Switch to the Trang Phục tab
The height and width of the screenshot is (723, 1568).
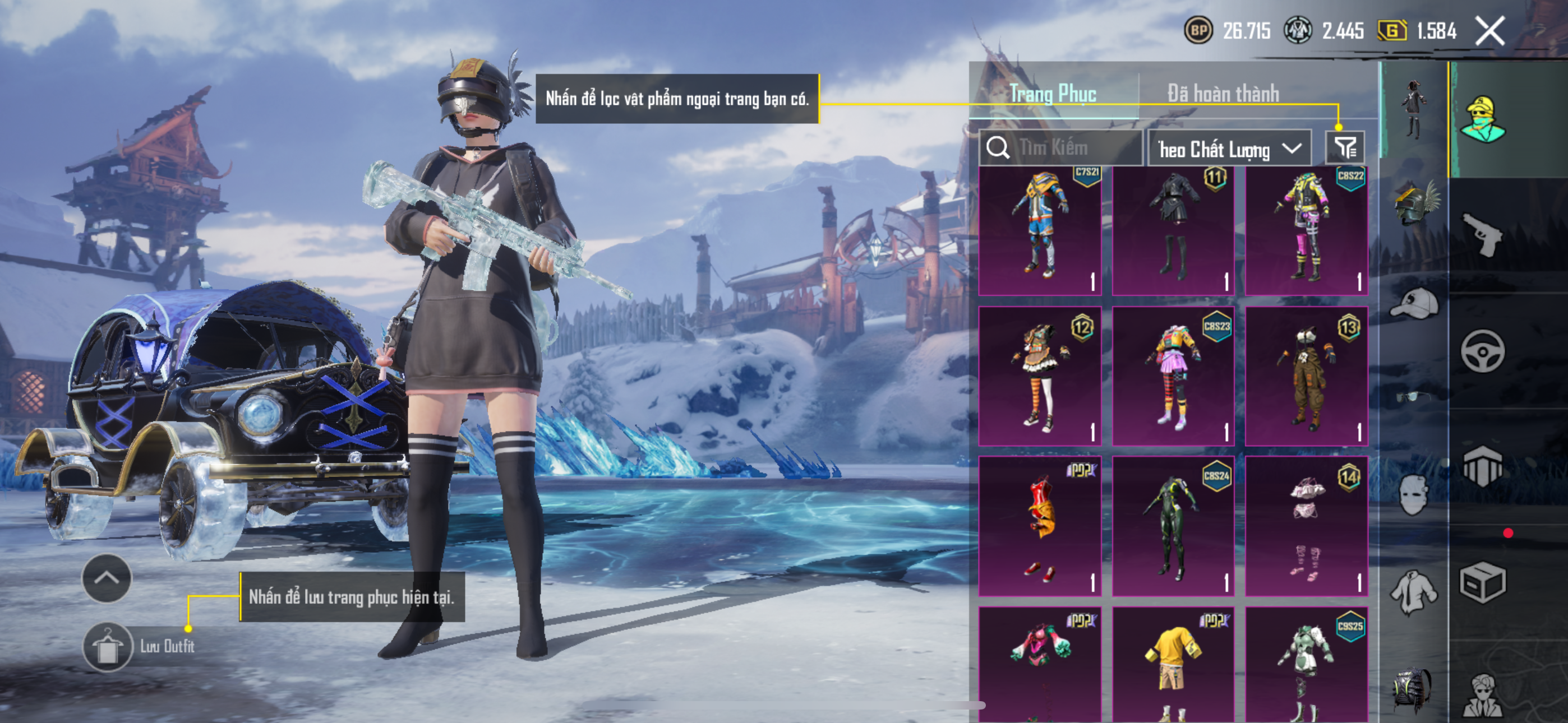(1053, 94)
